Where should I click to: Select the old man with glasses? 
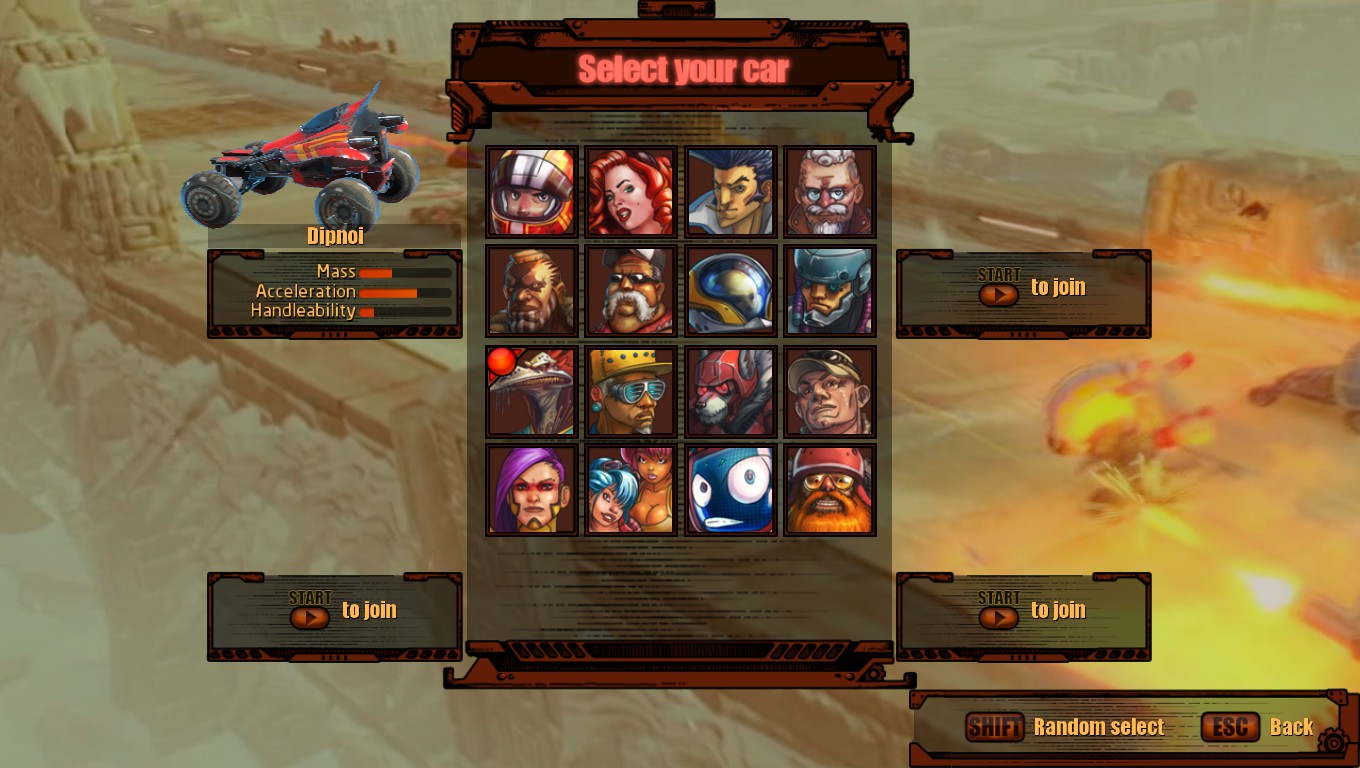point(830,192)
